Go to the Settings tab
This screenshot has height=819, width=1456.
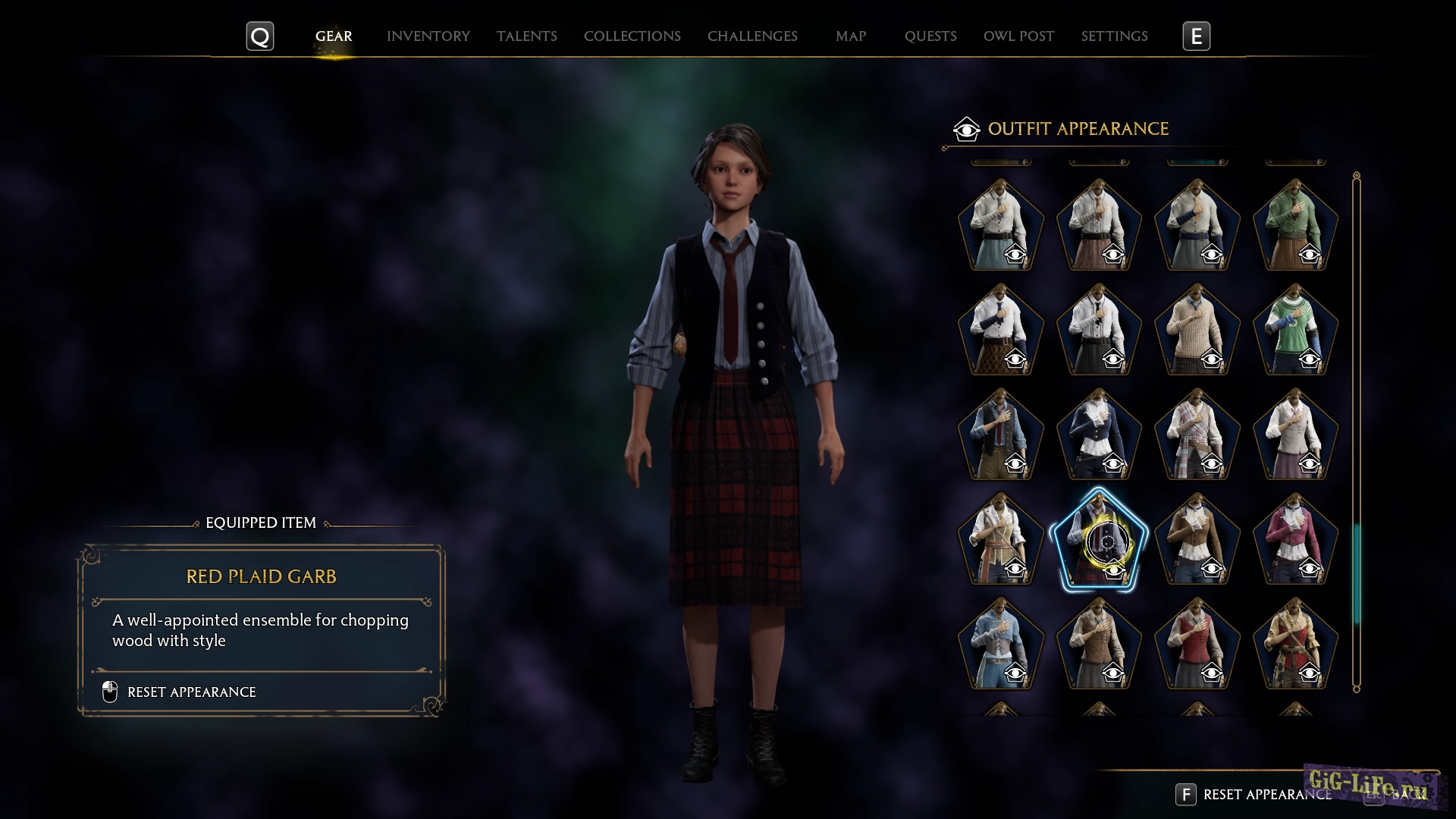click(1114, 36)
